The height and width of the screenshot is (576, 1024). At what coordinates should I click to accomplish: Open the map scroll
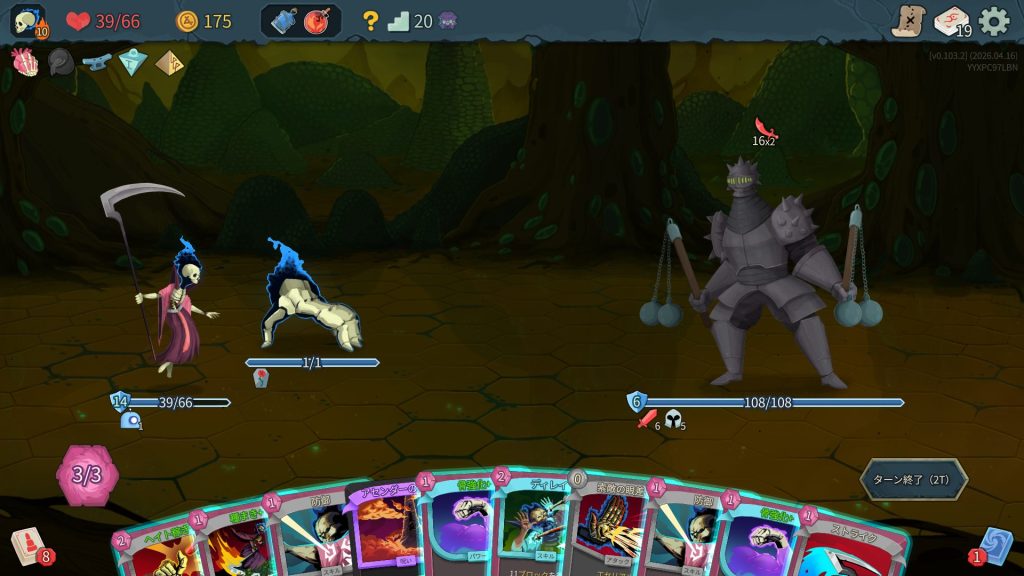coord(908,21)
